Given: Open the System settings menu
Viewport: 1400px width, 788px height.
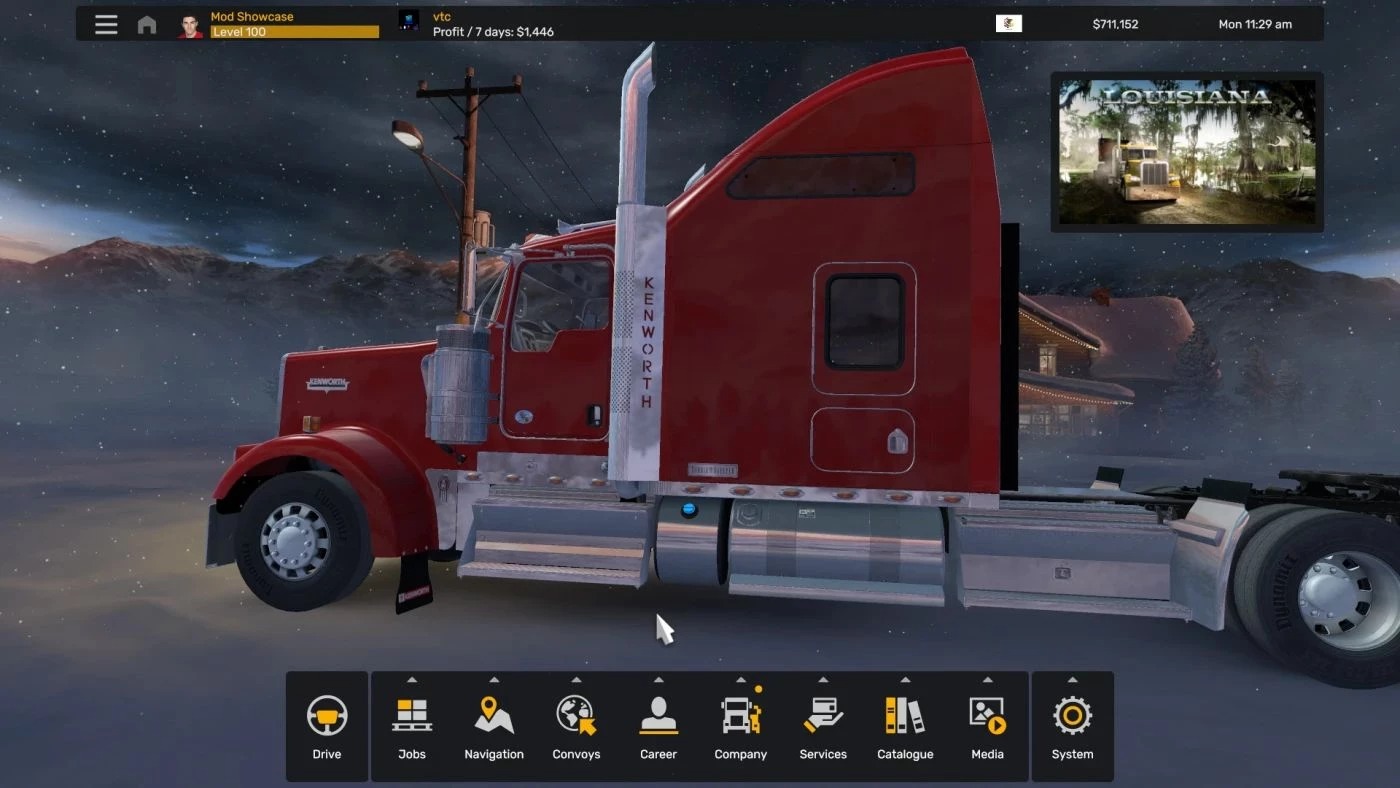Looking at the screenshot, I should 1072,726.
